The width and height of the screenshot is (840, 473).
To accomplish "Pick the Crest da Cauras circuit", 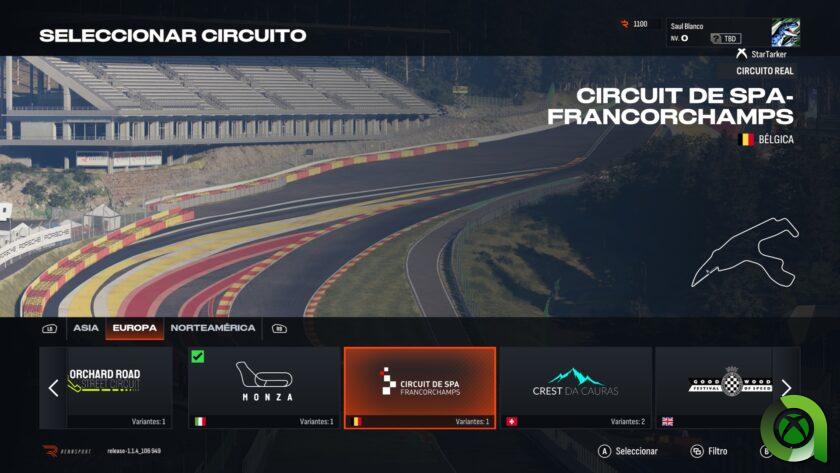I will pos(575,387).
